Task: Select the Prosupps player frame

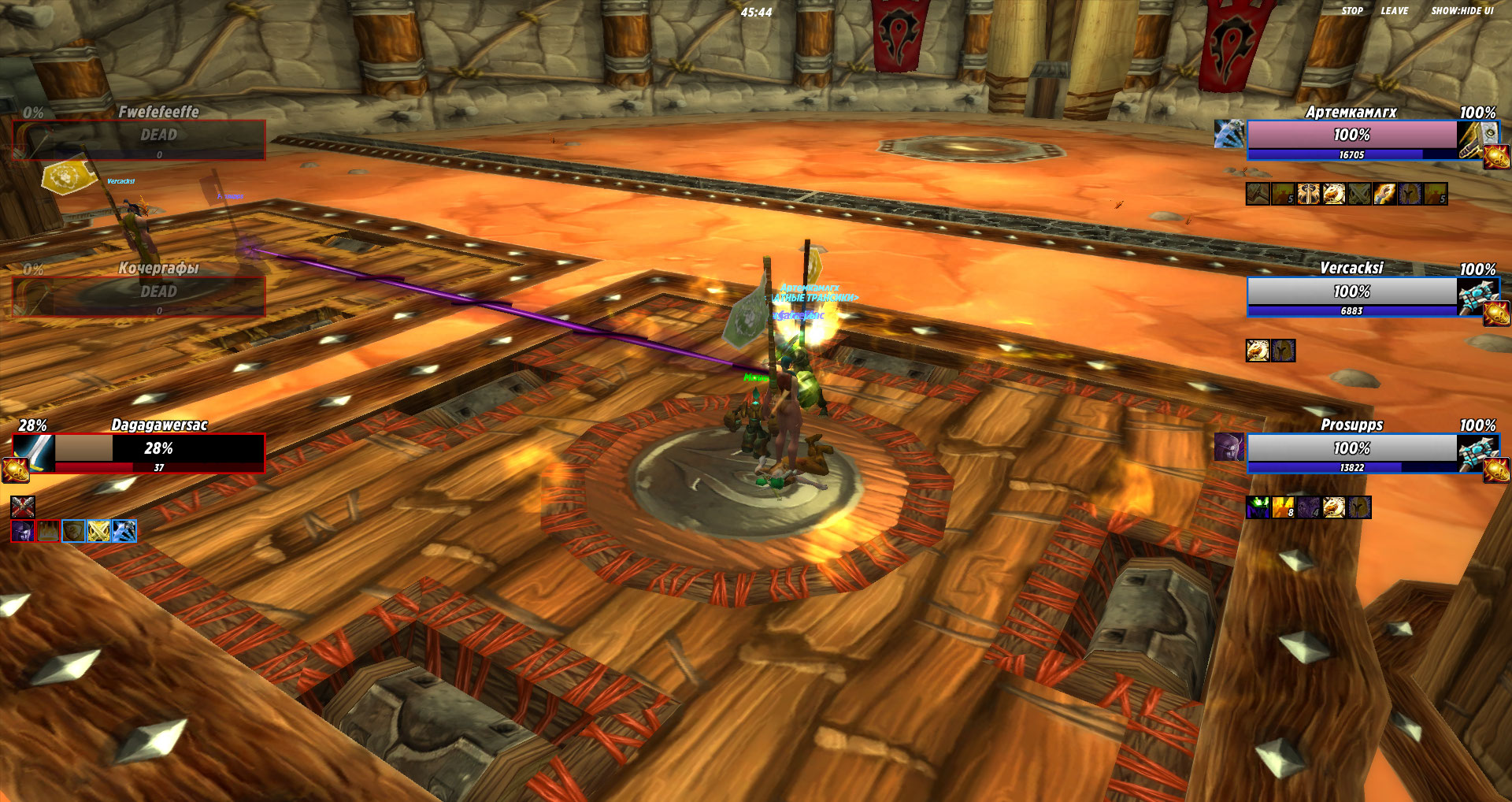Action: click(x=1351, y=453)
